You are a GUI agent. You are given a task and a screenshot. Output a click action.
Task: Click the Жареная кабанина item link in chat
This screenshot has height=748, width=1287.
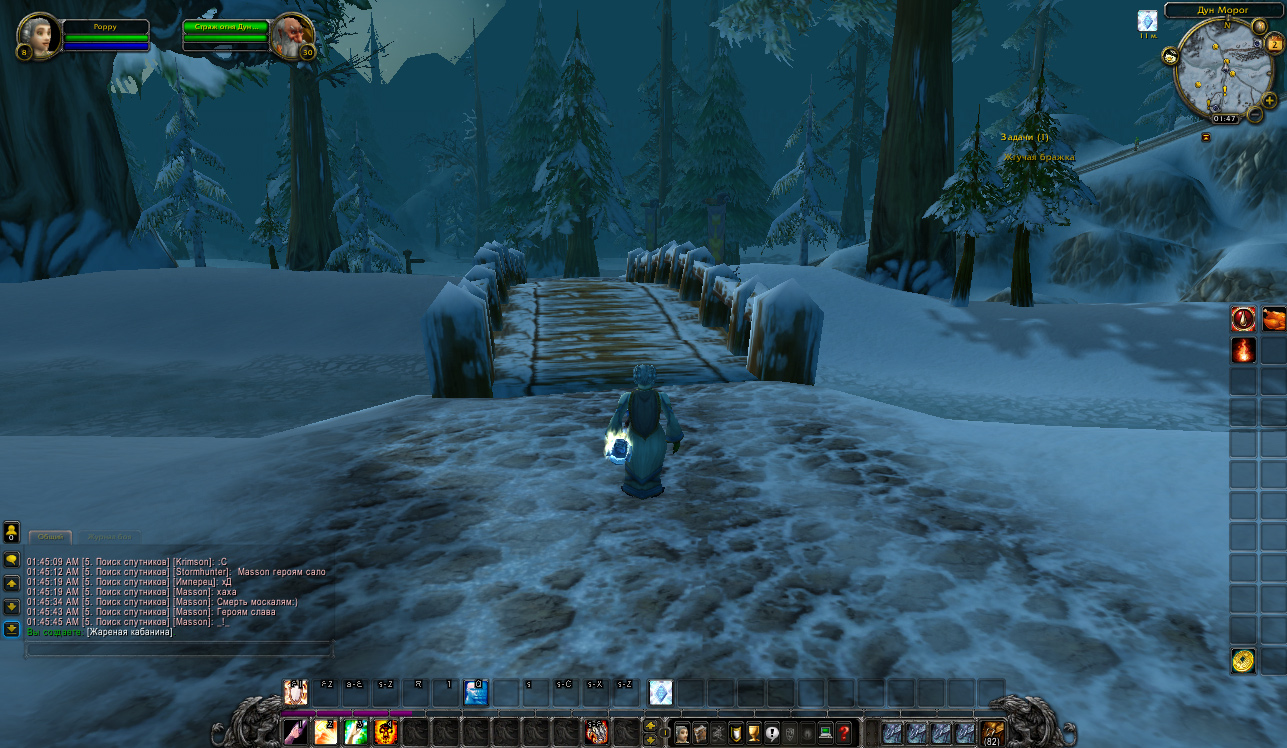point(129,632)
